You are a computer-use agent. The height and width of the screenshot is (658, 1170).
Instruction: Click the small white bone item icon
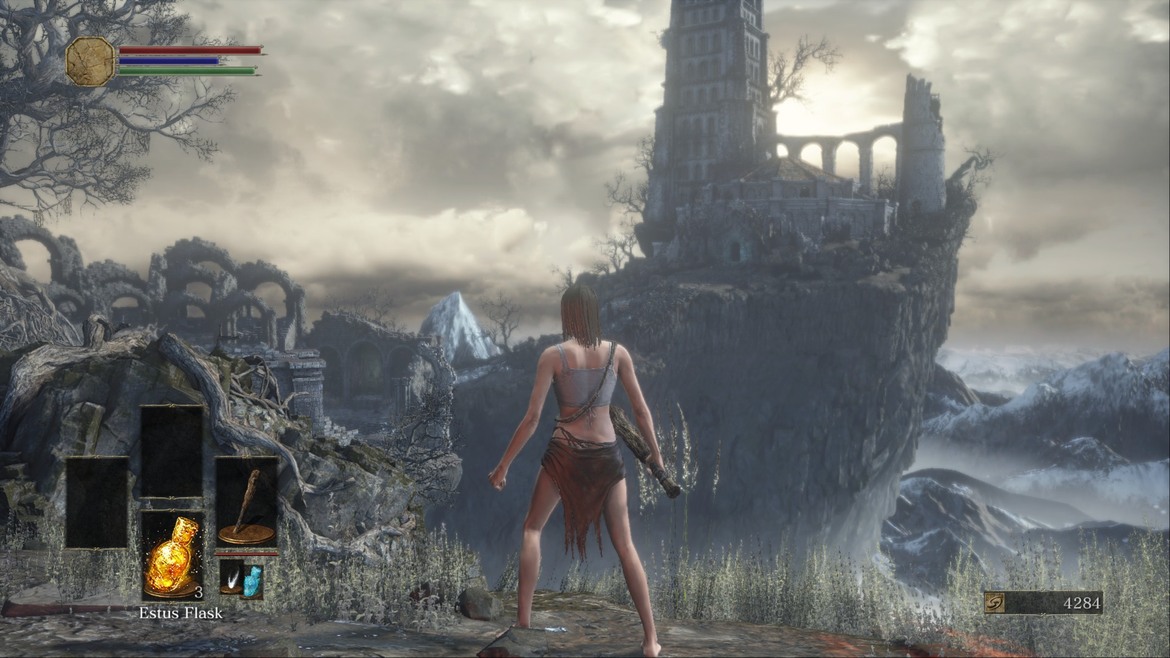point(232,579)
